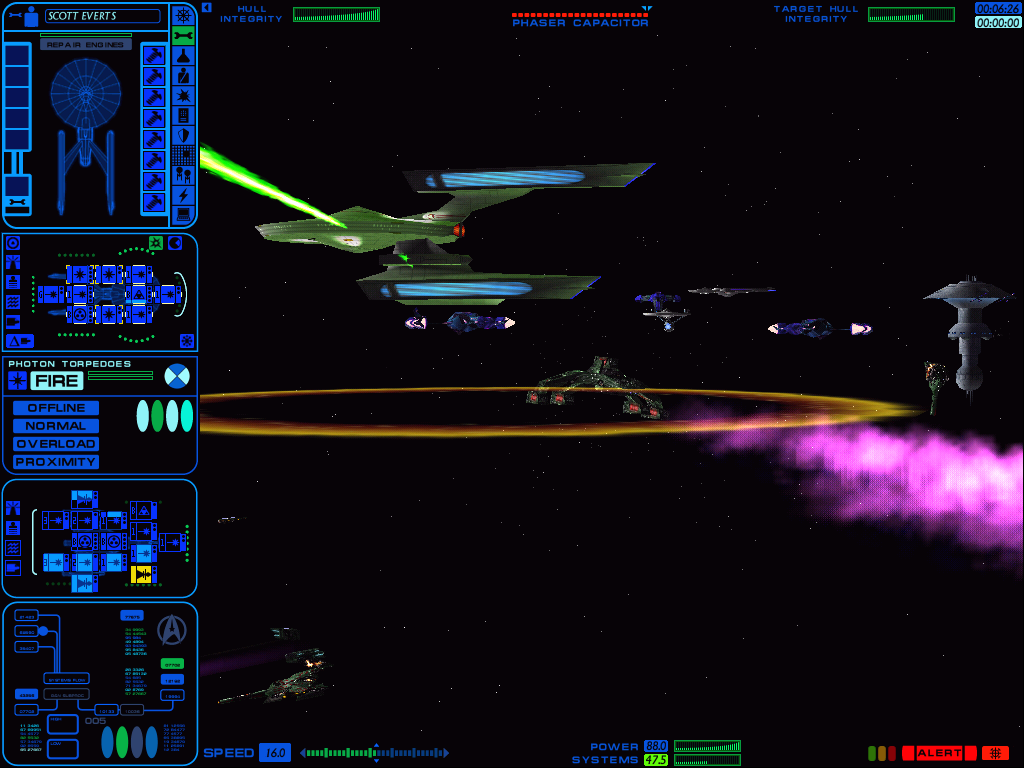
Task: Toggle the red Alert button
Action: click(x=938, y=753)
